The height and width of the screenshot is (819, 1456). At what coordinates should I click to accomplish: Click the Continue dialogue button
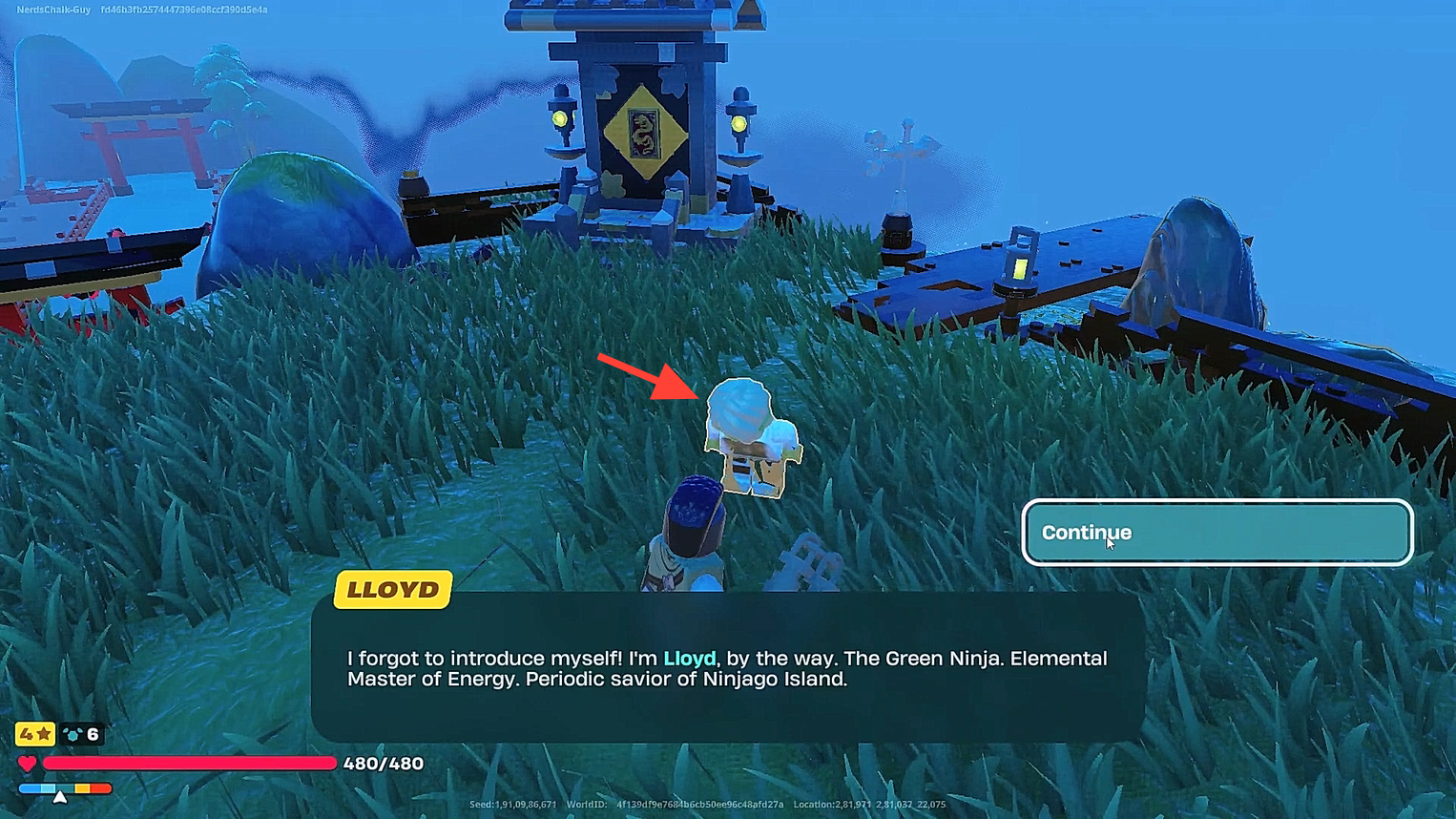[x=1216, y=533]
